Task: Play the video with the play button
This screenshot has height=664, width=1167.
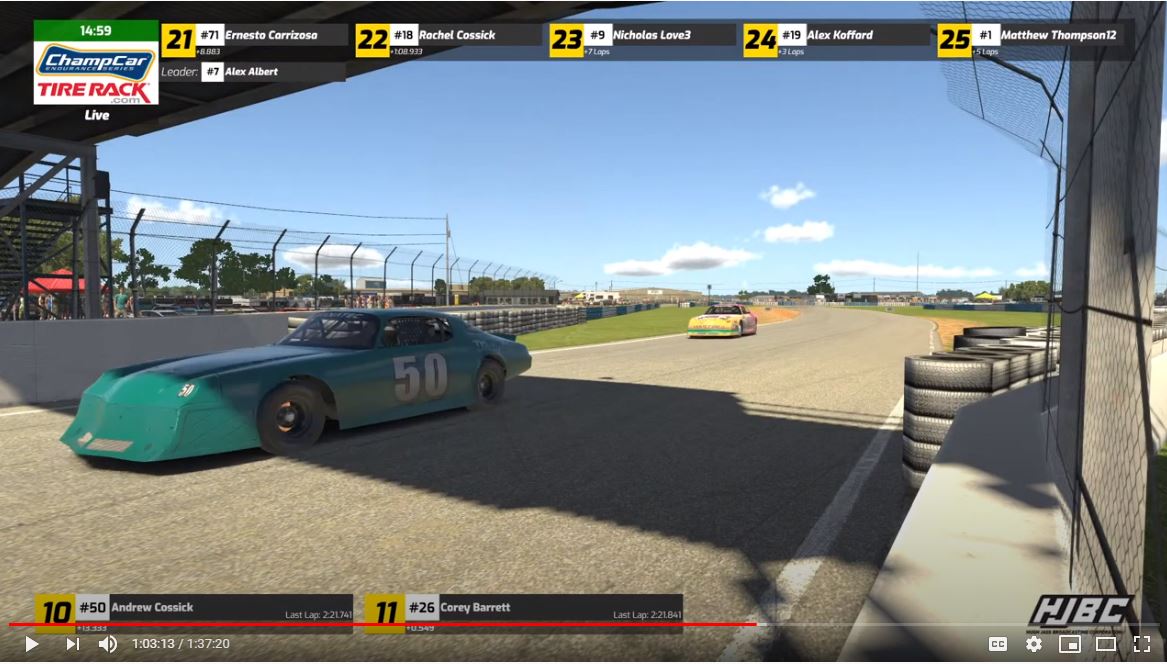Action: click(x=31, y=644)
